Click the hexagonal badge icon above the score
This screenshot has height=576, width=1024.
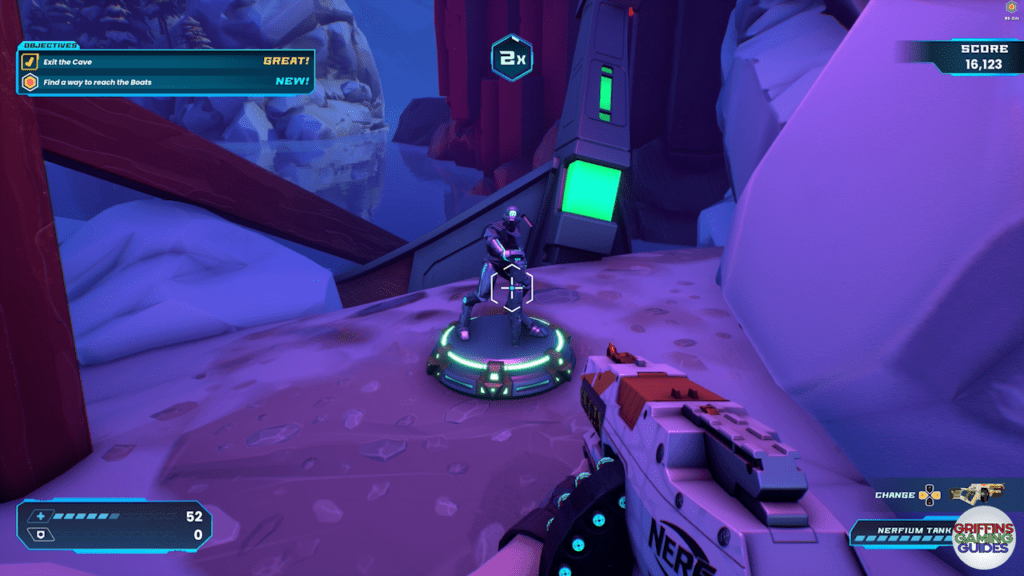coord(1011,8)
